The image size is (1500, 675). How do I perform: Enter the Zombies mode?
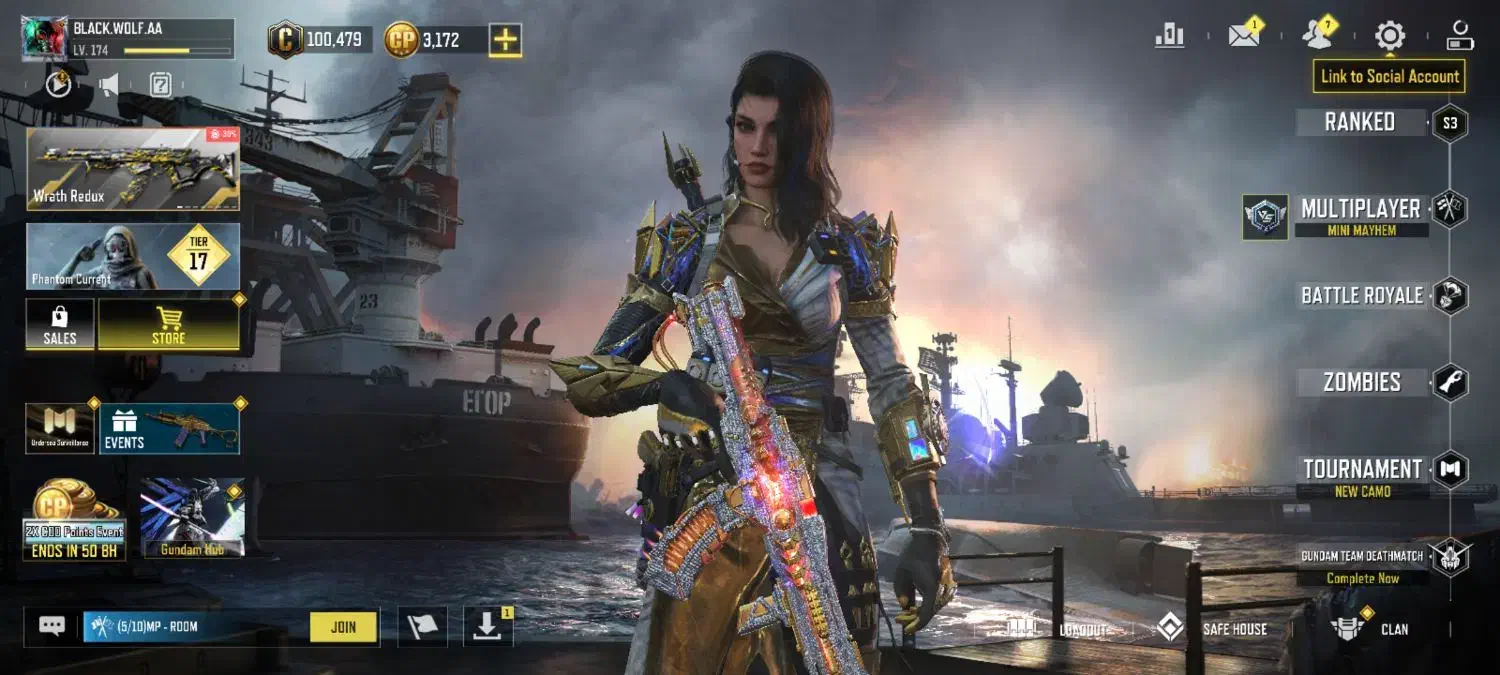(1361, 382)
